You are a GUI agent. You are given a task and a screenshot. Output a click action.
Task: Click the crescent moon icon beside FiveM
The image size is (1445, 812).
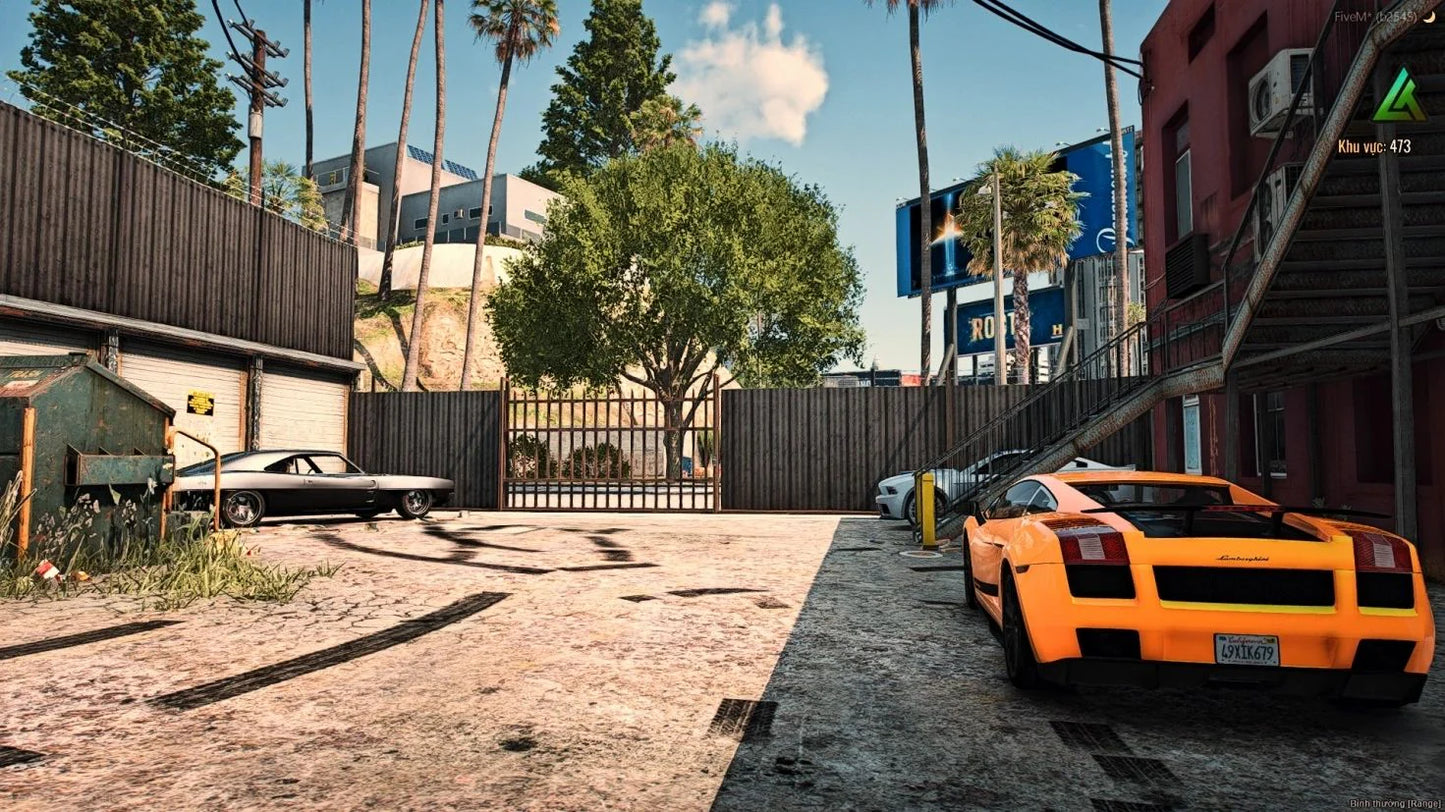click(1429, 16)
